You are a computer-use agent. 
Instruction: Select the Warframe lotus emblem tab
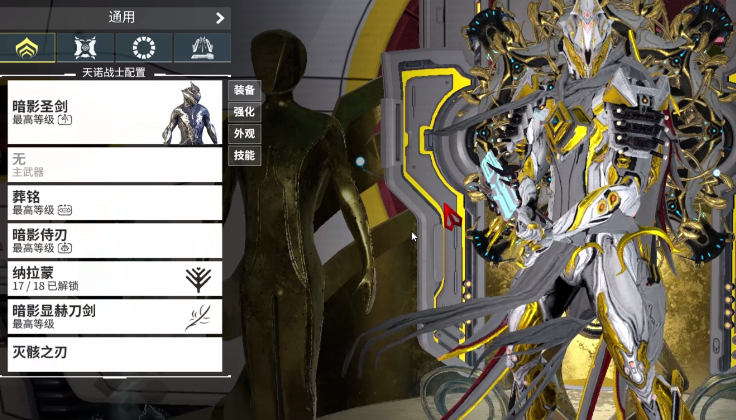[x=28, y=47]
